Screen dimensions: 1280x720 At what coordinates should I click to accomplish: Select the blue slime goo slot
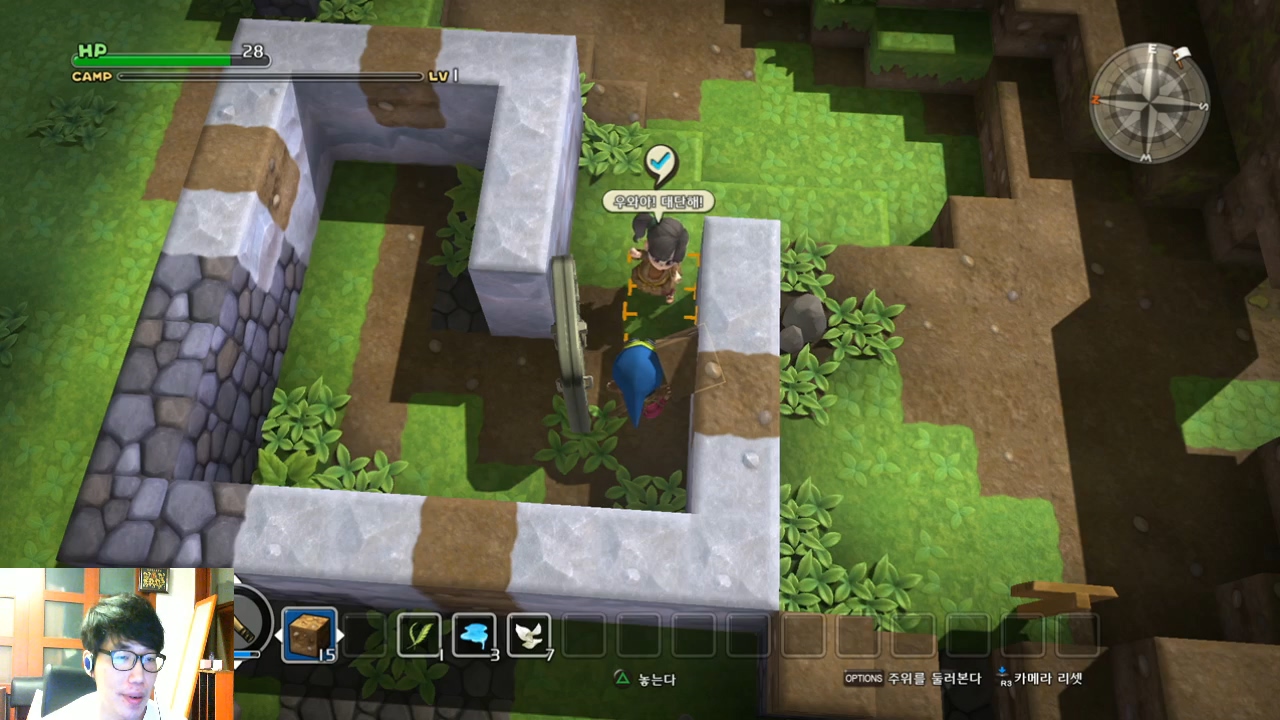(474, 634)
